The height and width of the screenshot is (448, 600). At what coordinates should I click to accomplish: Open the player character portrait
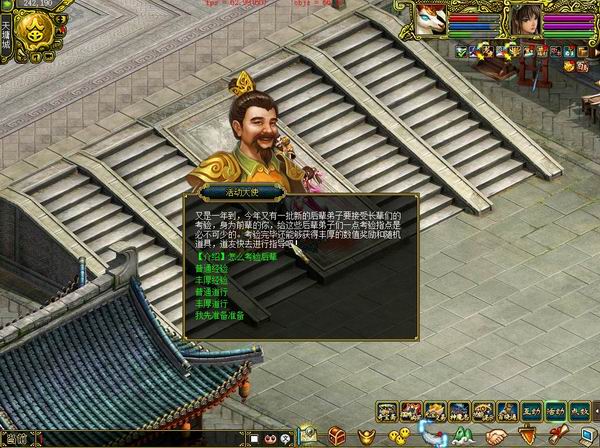pyautogui.click(x=525, y=20)
